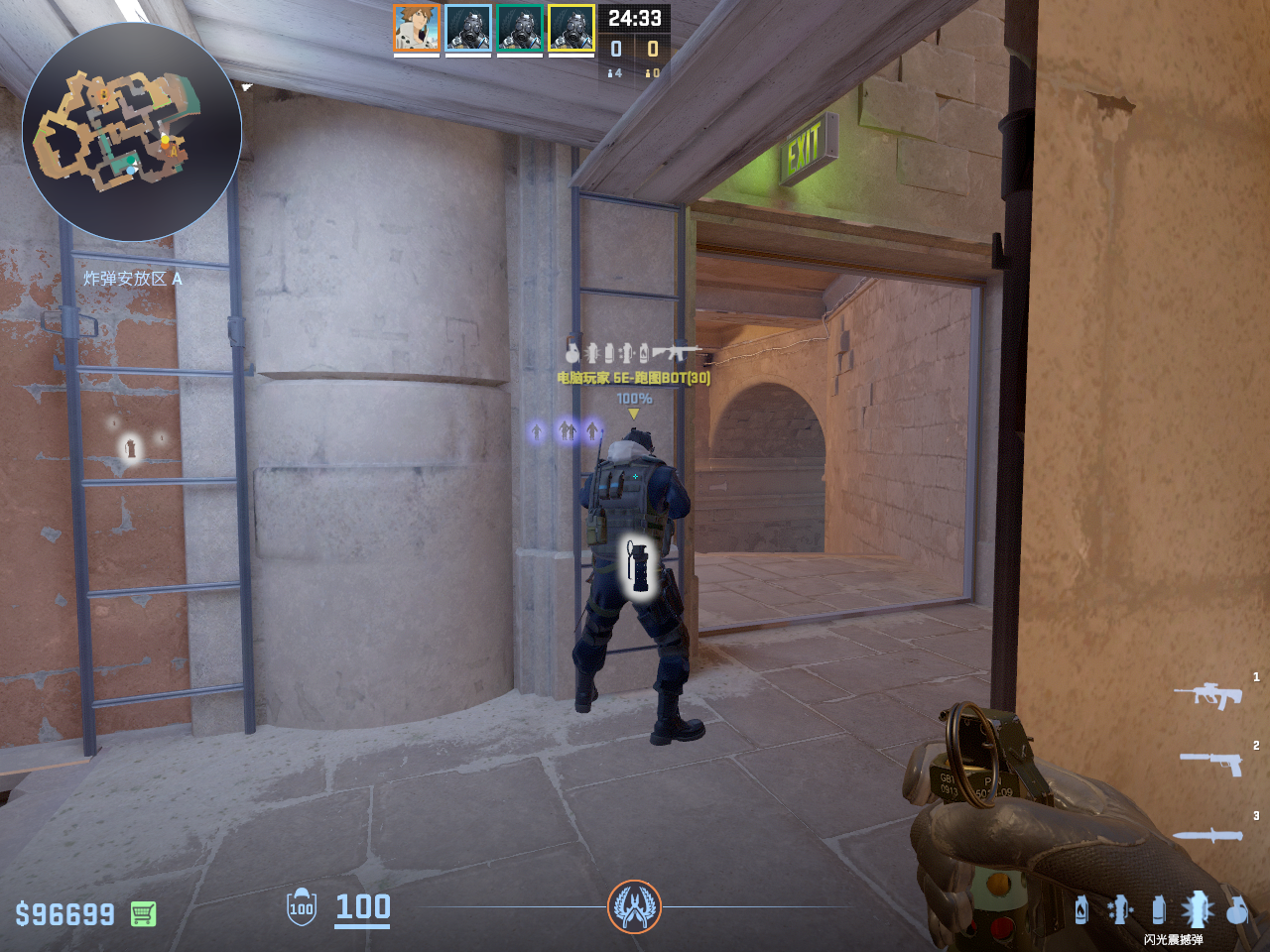Switch to the silenced pistol in slot 2

[x=1211, y=762]
